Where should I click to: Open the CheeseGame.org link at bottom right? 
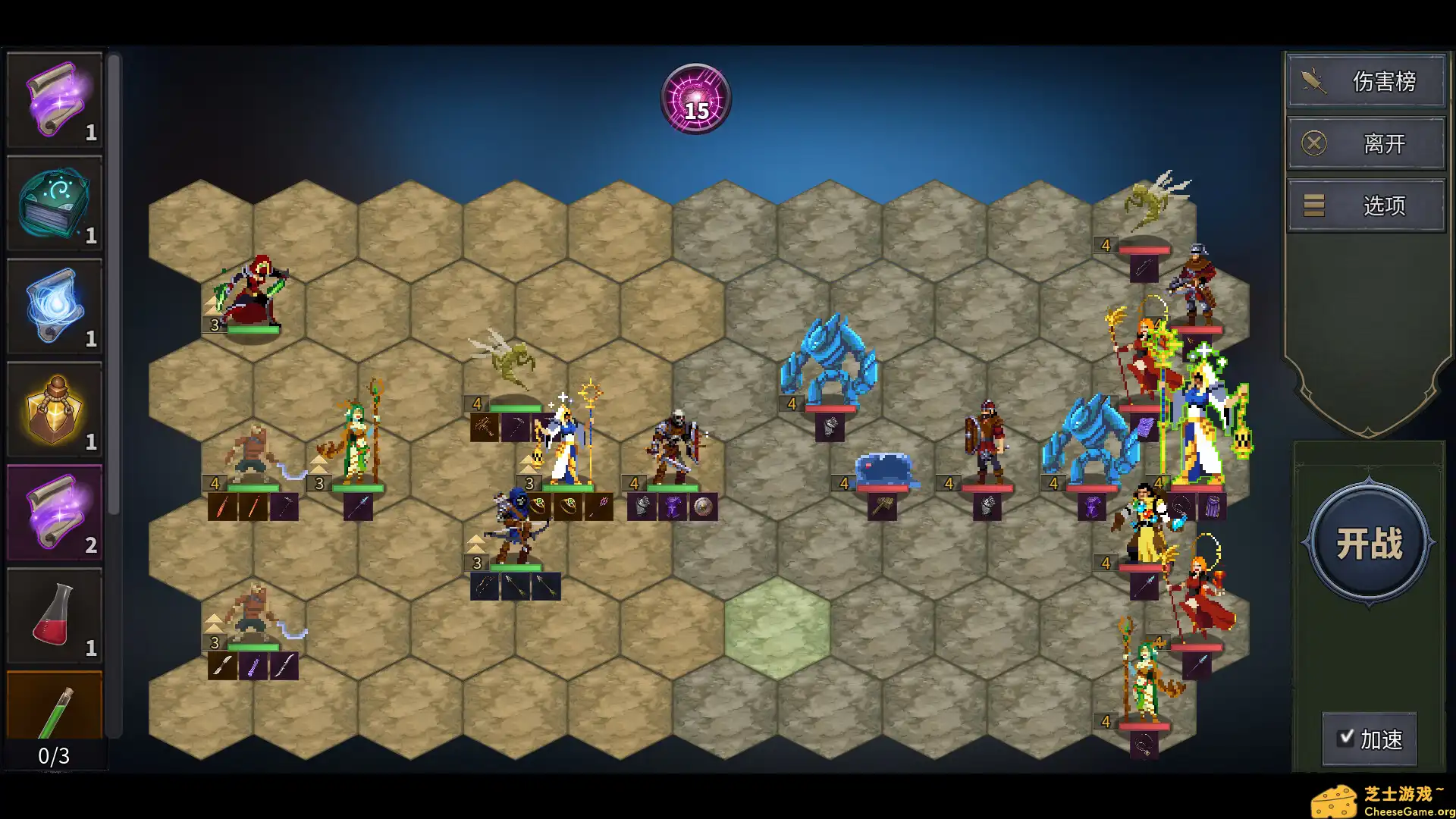[1395, 799]
